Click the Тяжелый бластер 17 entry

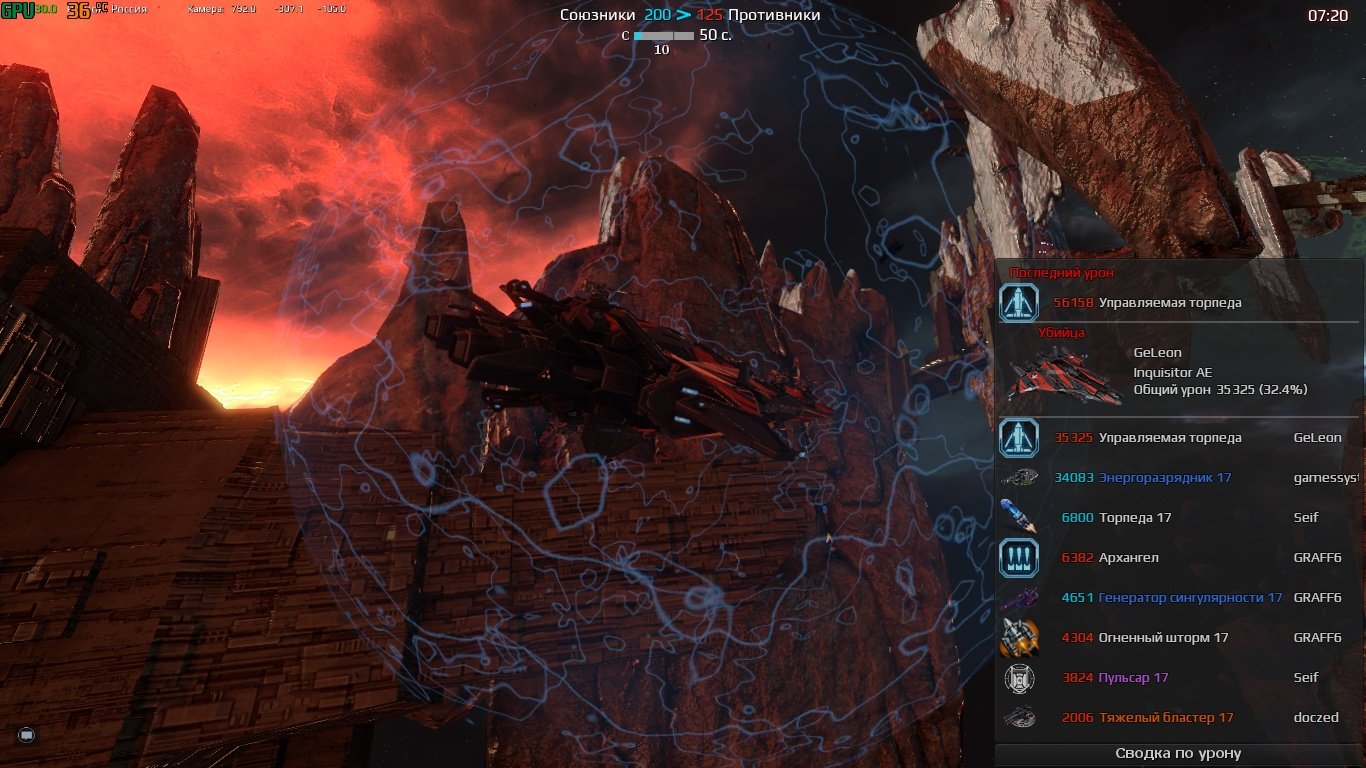click(1165, 718)
